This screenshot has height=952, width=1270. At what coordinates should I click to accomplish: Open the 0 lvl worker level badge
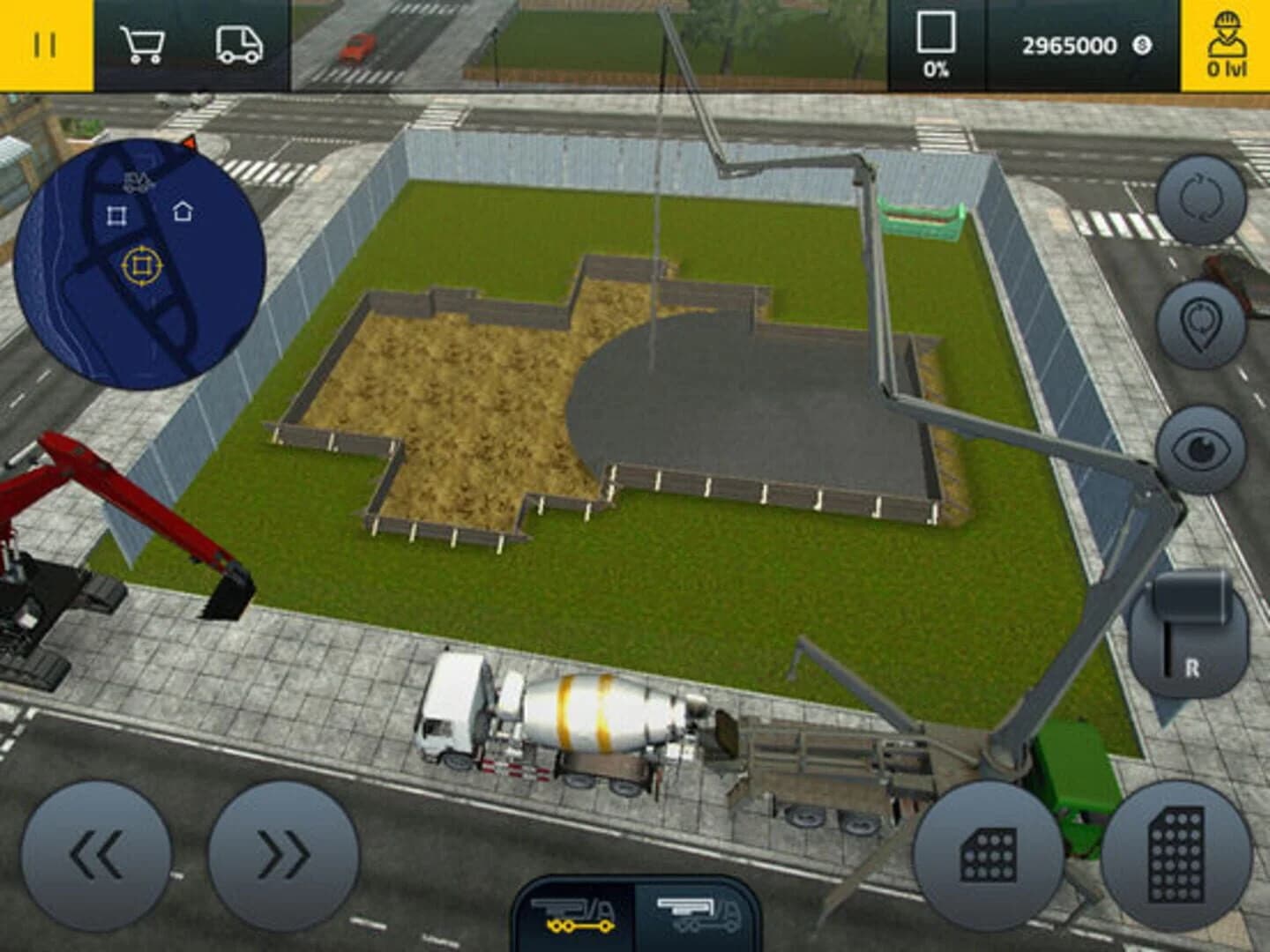point(1228,41)
